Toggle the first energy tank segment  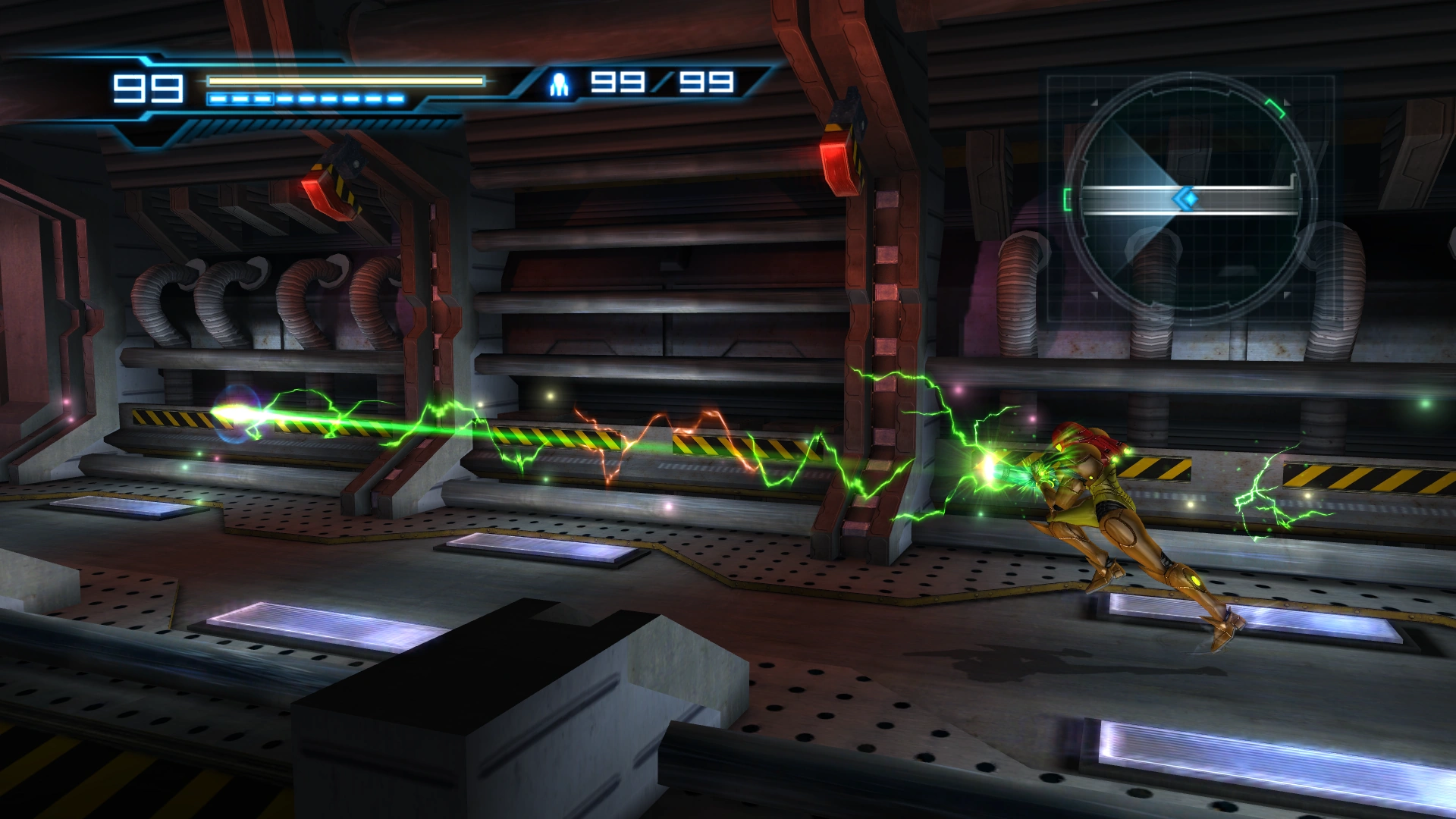[x=218, y=99]
